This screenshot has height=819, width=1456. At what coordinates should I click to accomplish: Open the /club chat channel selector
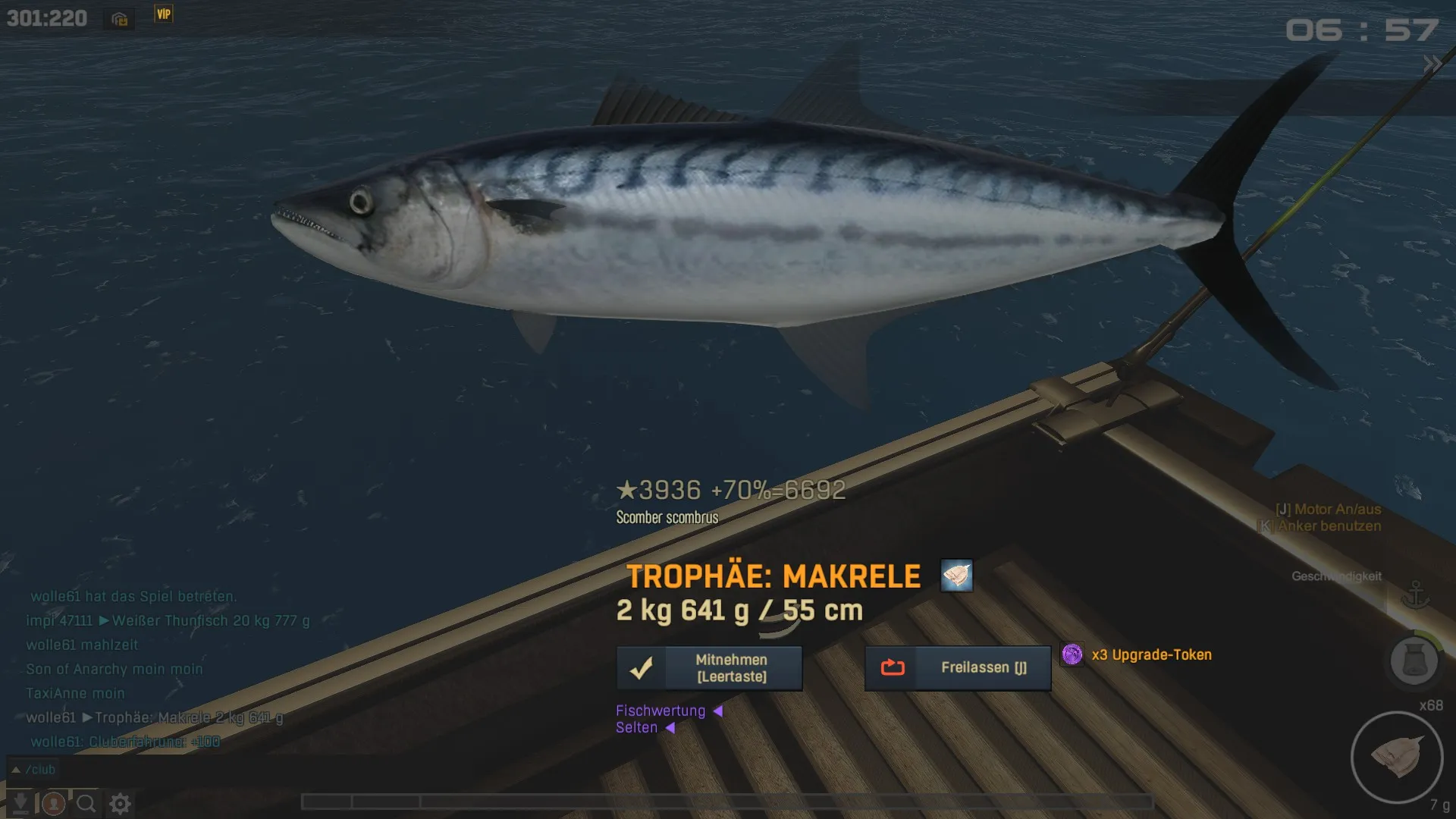(33, 770)
